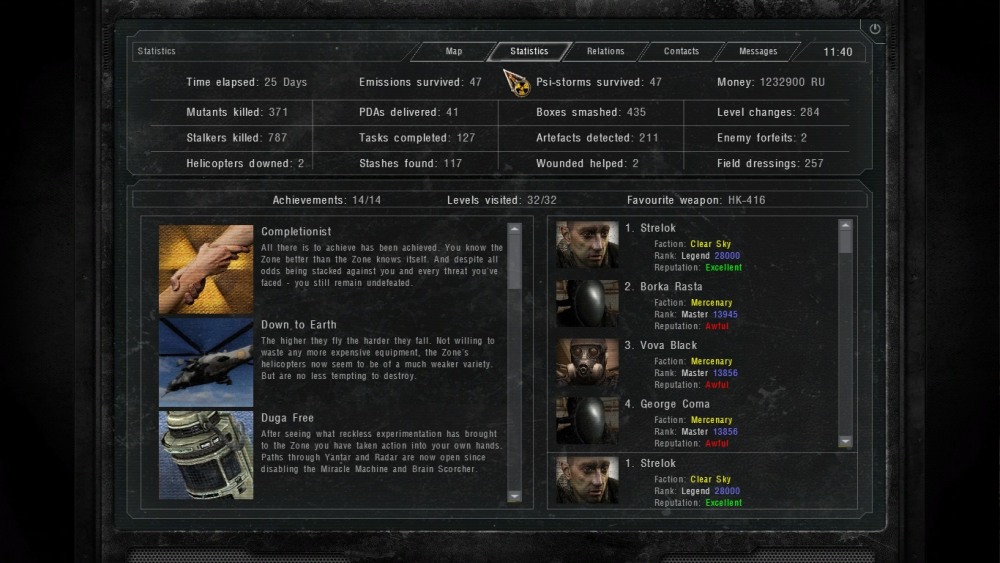Click the ranking list scroll down arrow

click(x=846, y=441)
